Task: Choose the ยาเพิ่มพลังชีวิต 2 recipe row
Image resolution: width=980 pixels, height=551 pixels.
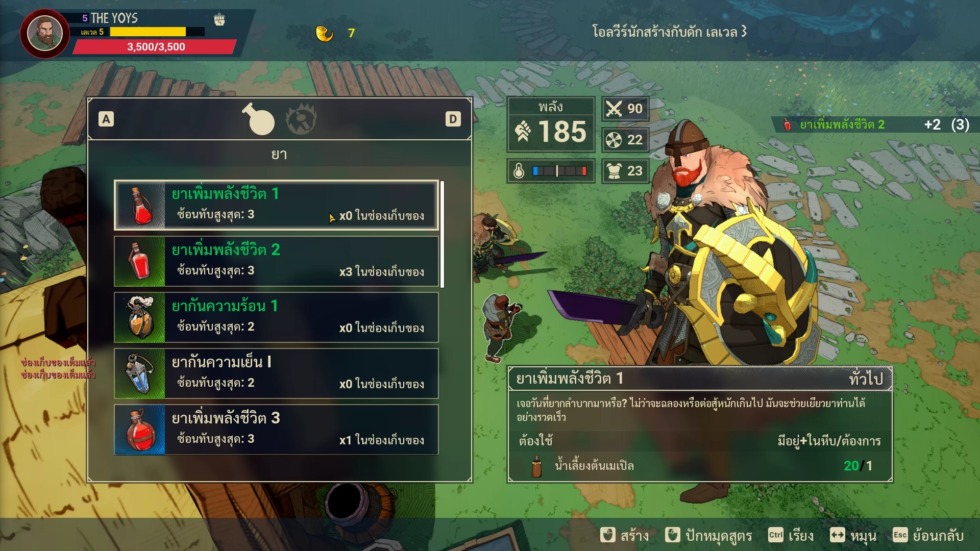Action: (276, 261)
